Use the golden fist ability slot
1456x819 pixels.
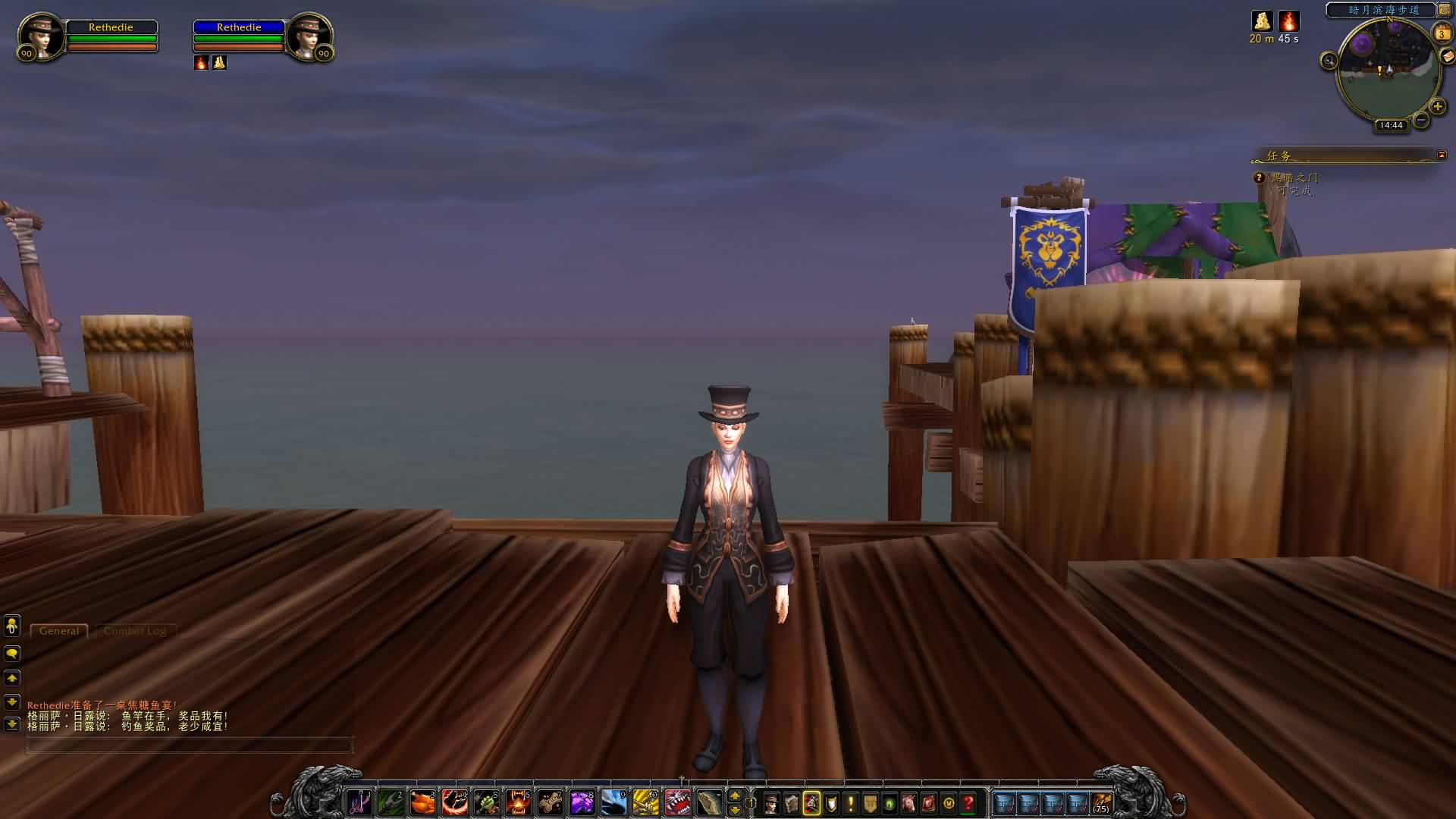click(645, 802)
